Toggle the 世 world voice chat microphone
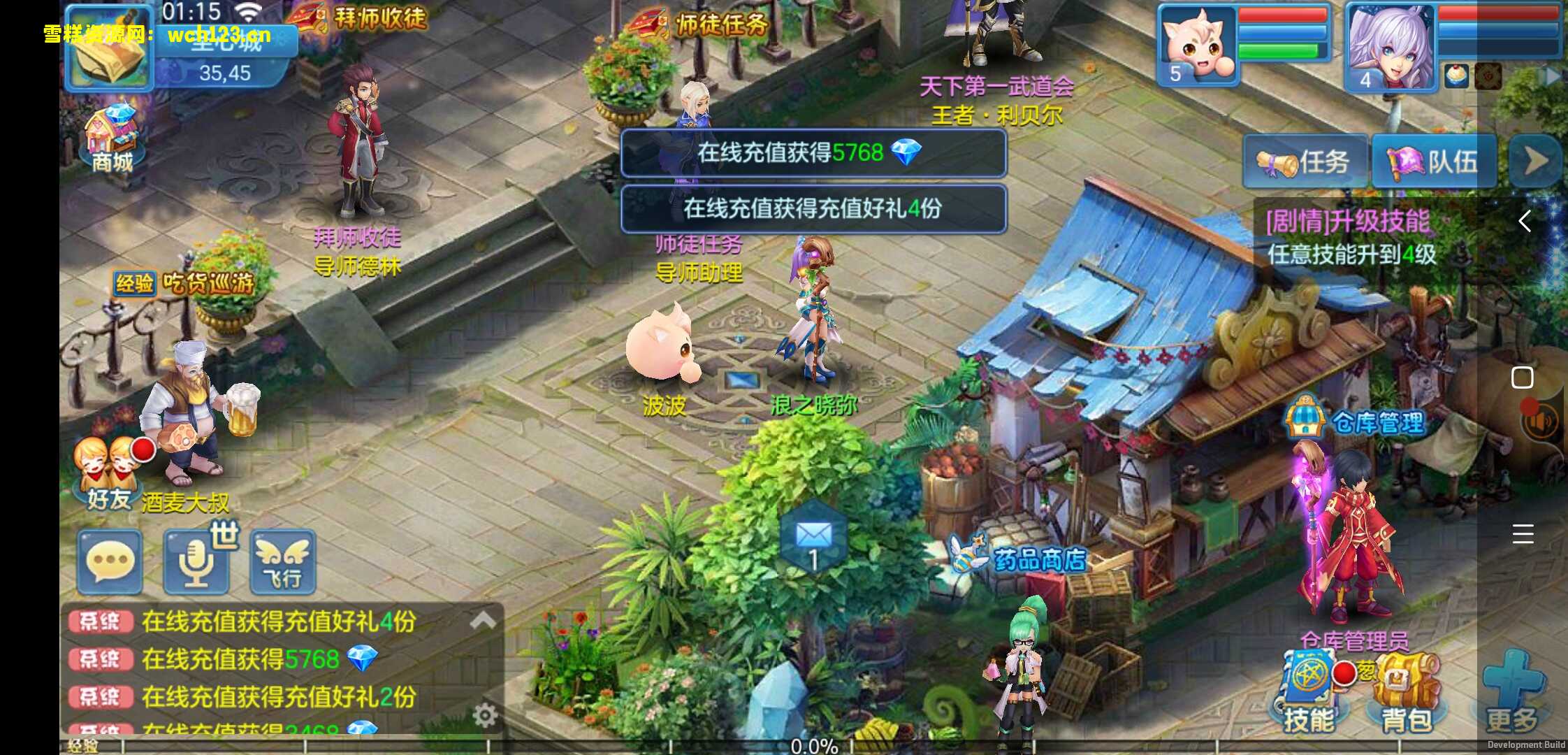Viewport: 1568px width, 755px height. tap(195, 561)
